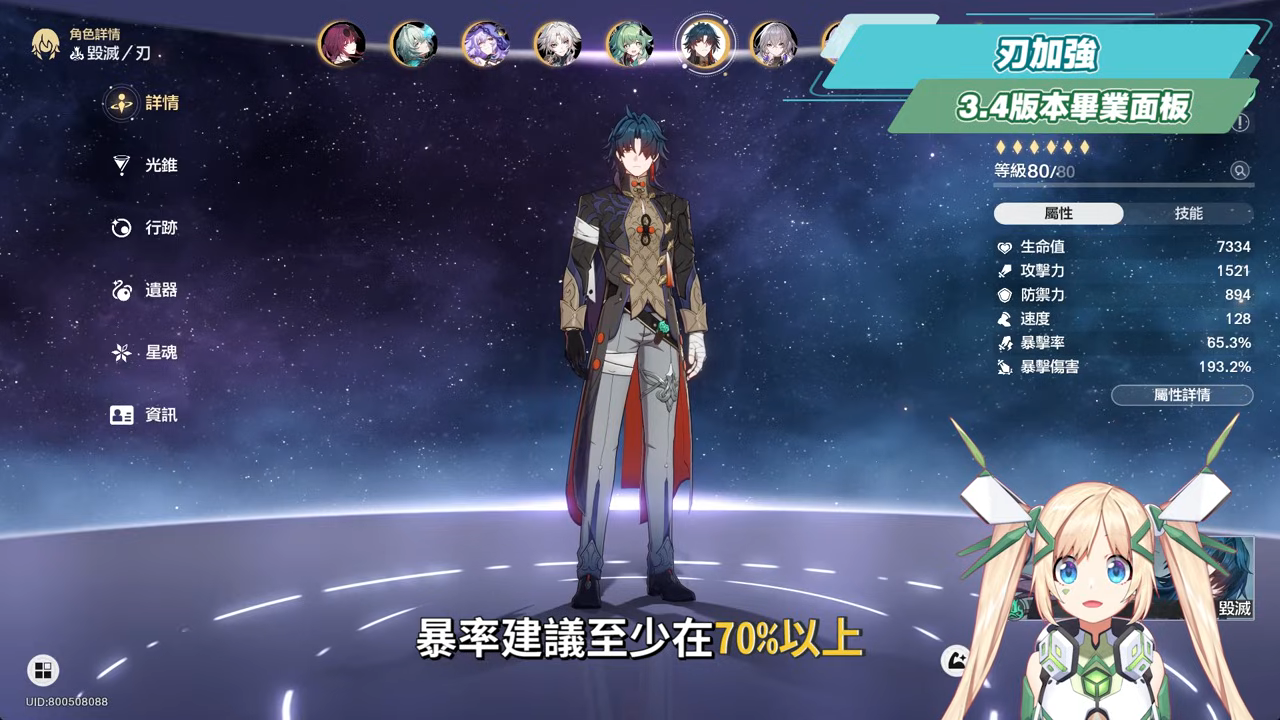The height and width of the screenshot is (720, 1280).
Task: Pick the purple-haired character portrait
Action: point(485,44)
